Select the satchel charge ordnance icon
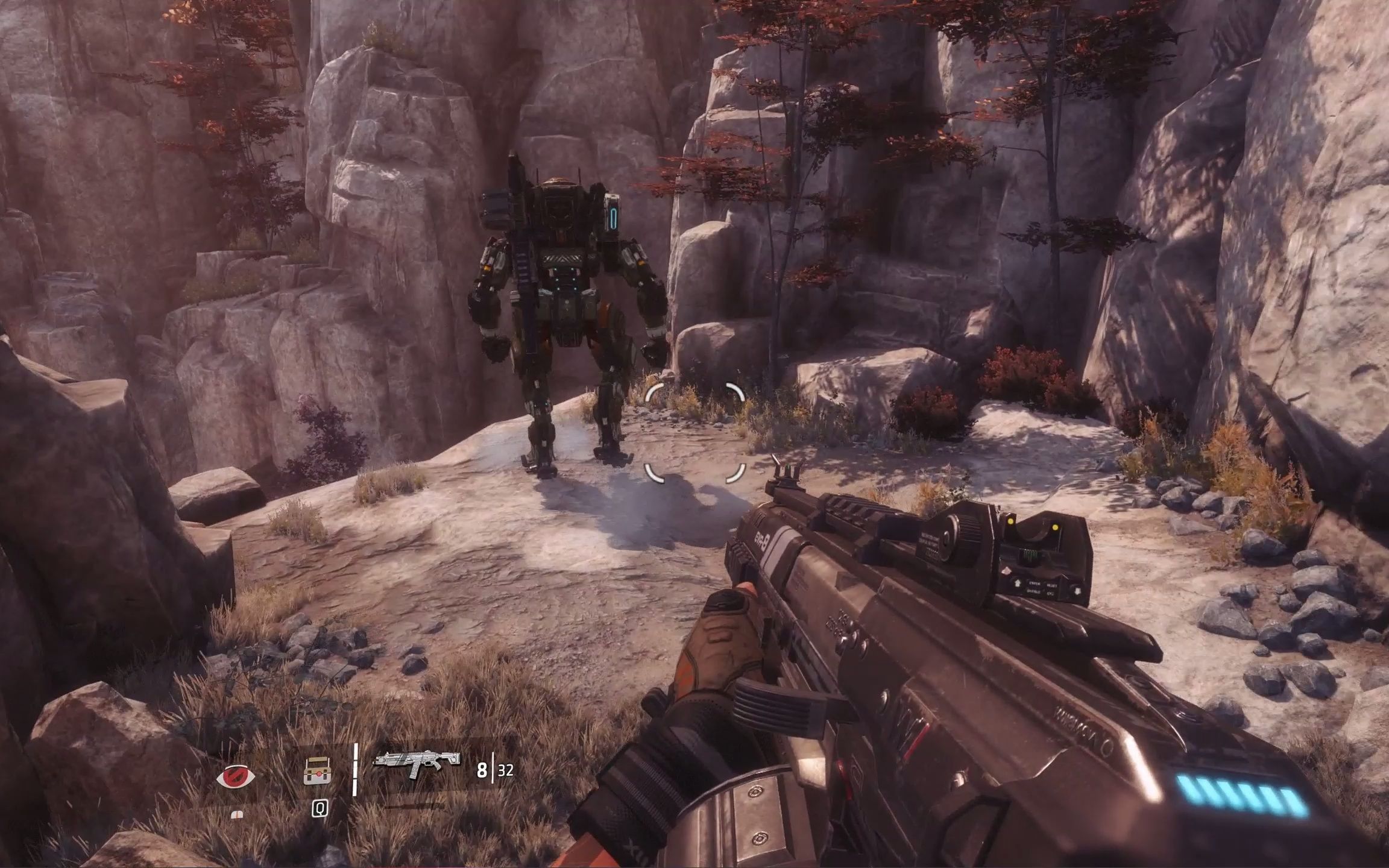Screen dimensions: 1389x868 click(318, 771)
